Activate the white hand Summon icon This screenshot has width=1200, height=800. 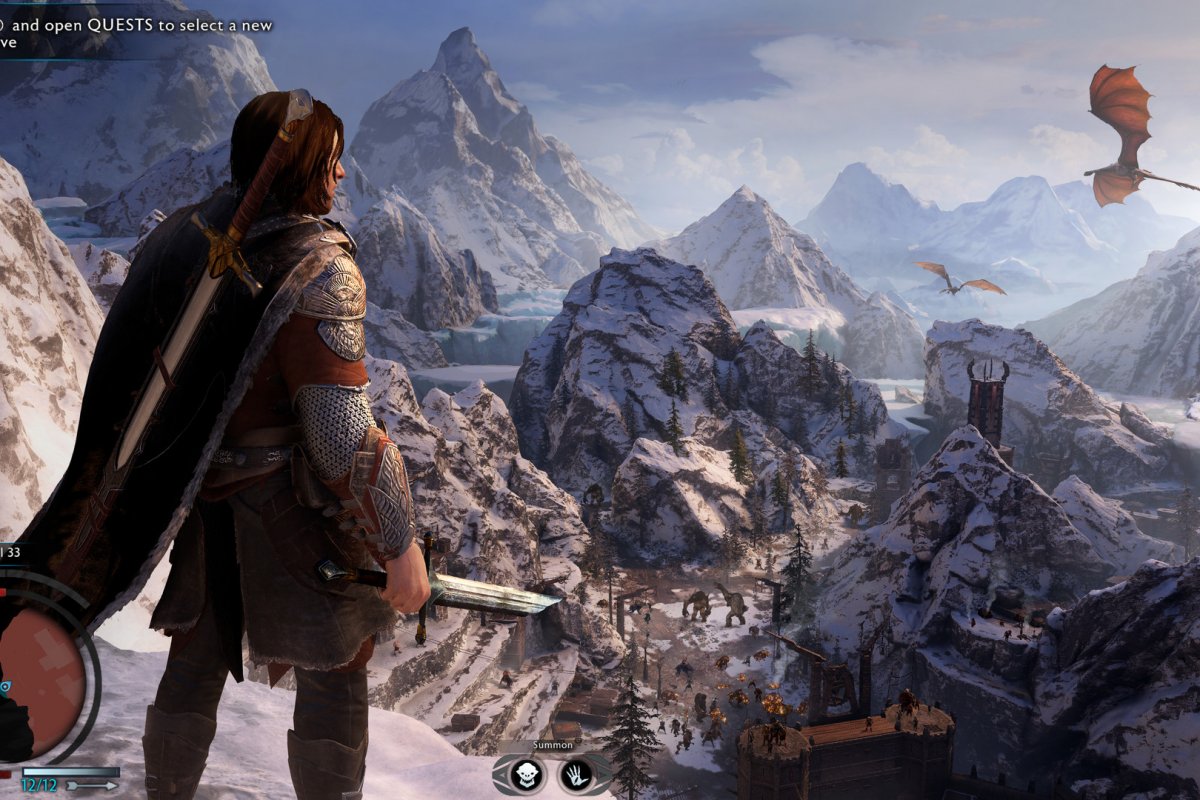pyautogui.click(x=577, y=773)
